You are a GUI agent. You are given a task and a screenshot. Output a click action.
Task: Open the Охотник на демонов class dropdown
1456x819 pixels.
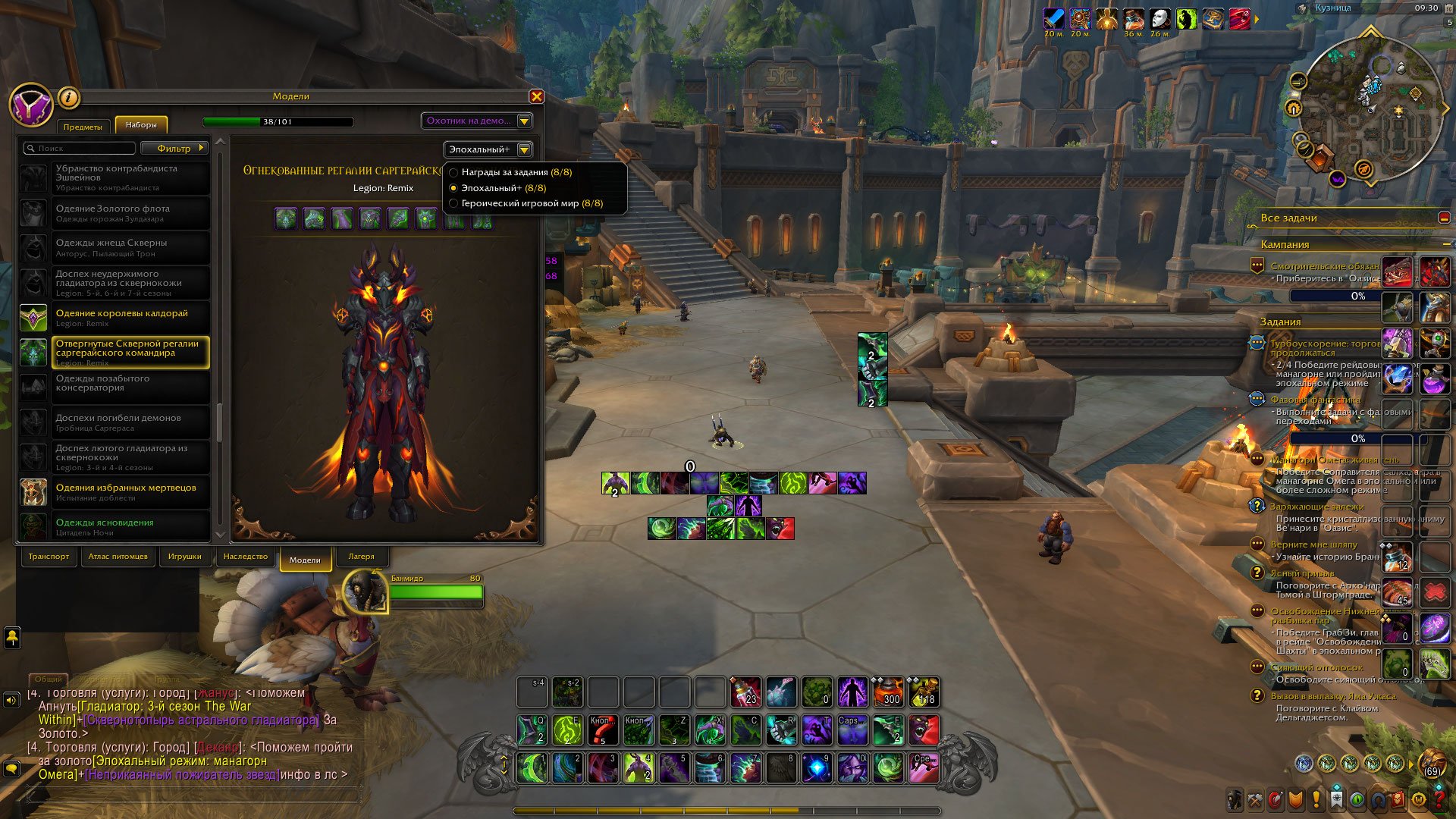[477, 121]
